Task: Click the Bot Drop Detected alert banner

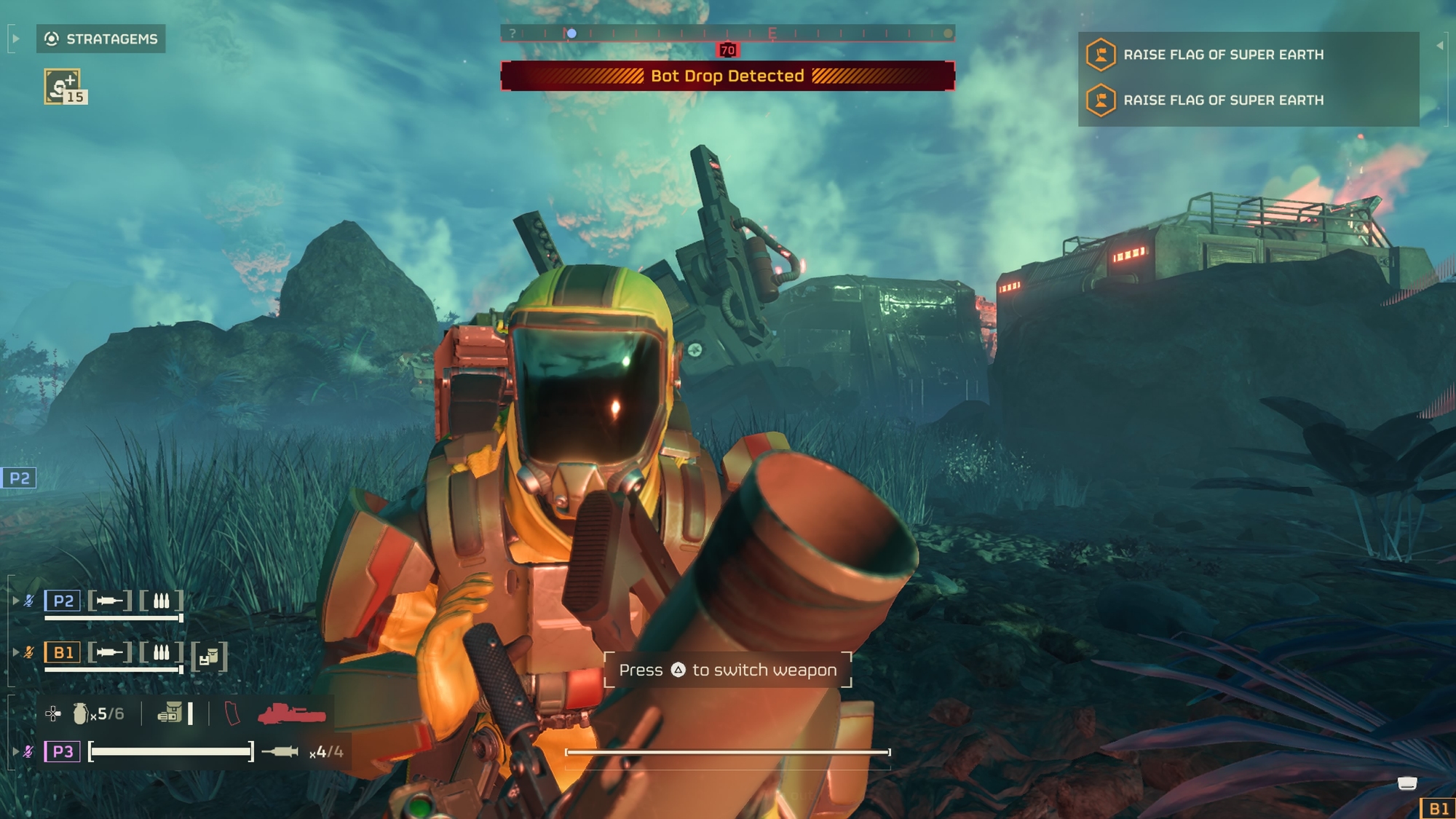Action: (727, 76)
